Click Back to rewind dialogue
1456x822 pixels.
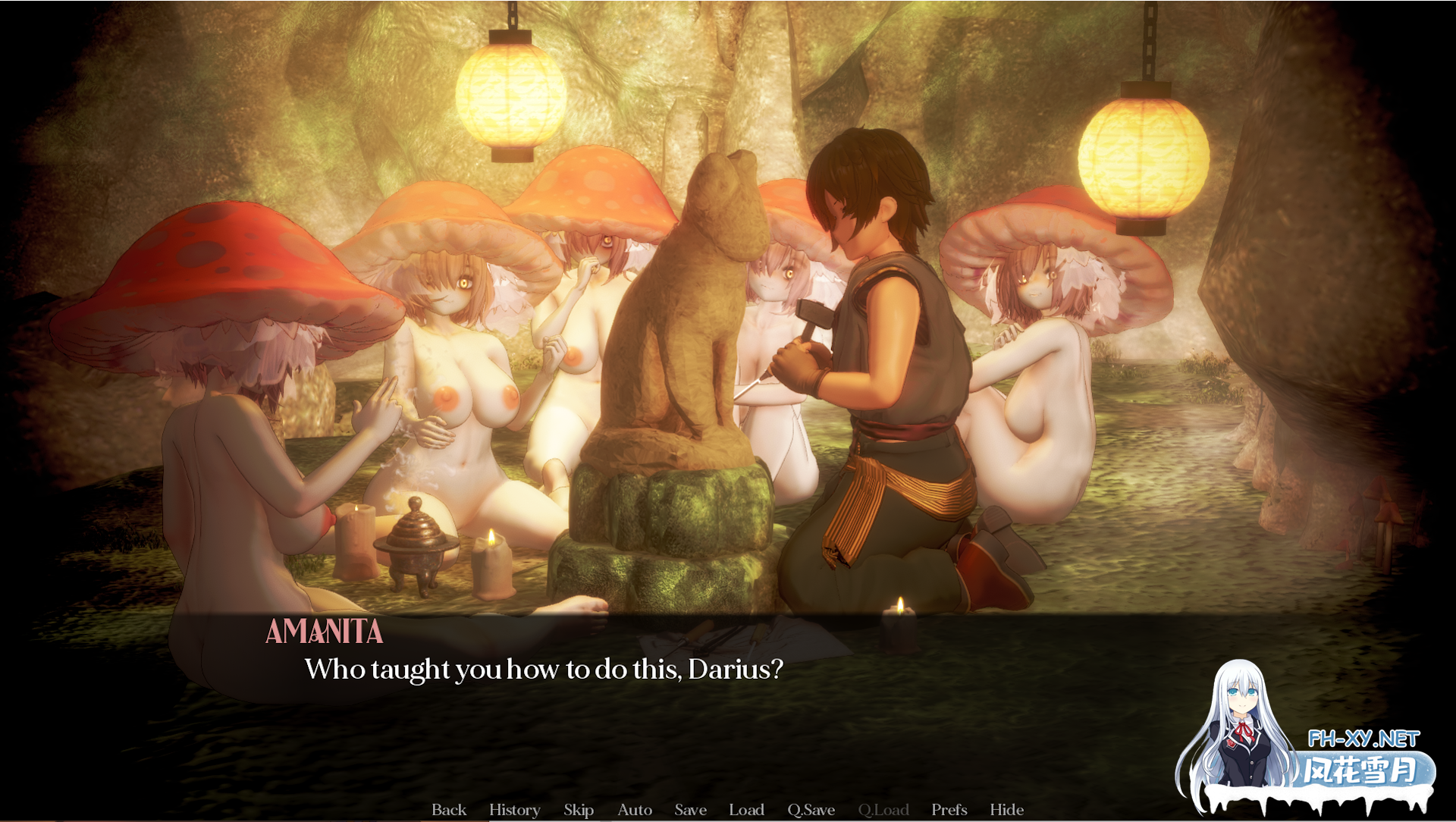(449, 810)
